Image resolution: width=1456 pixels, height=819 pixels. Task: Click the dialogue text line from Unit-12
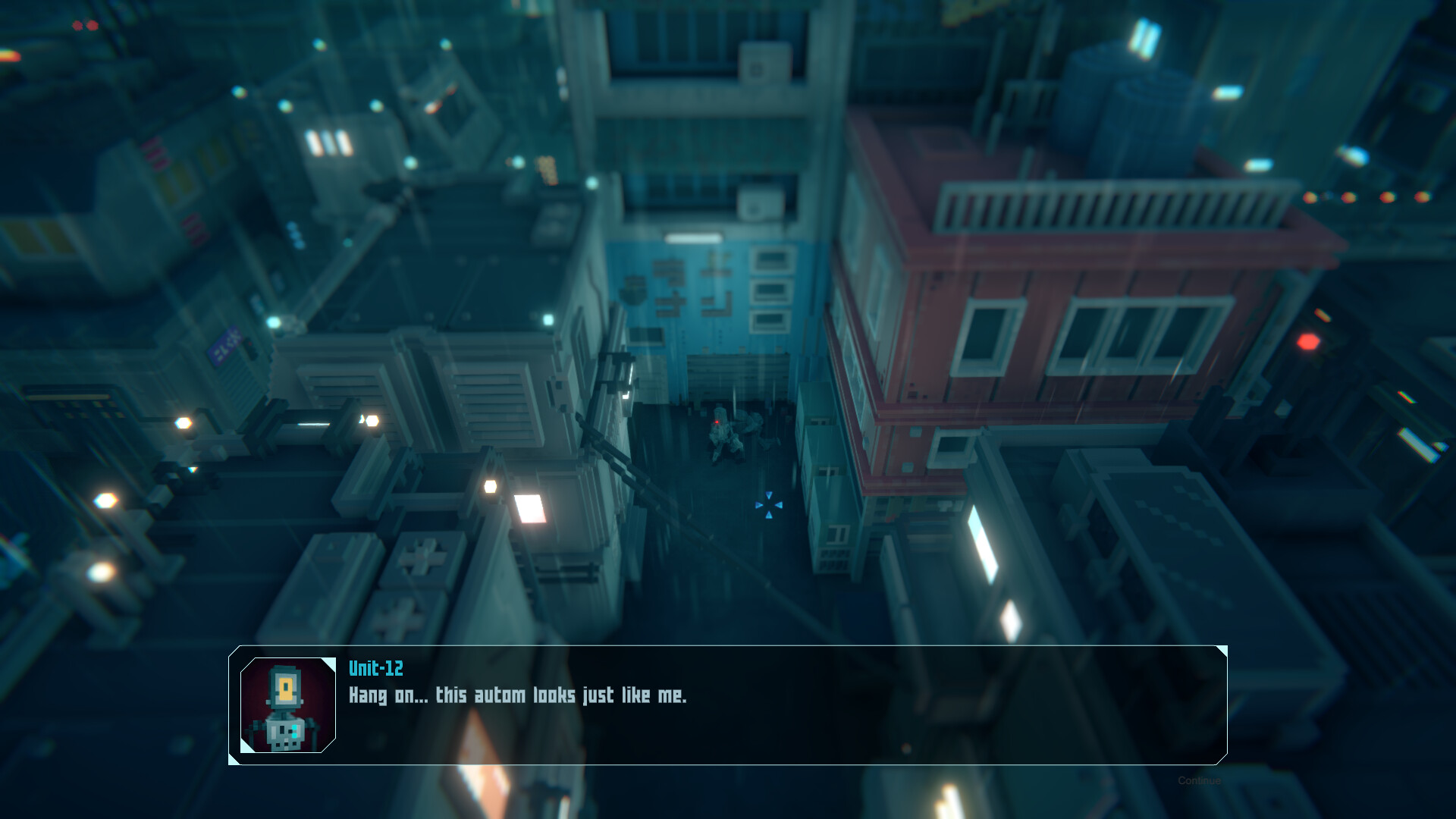tap(519, 695)
